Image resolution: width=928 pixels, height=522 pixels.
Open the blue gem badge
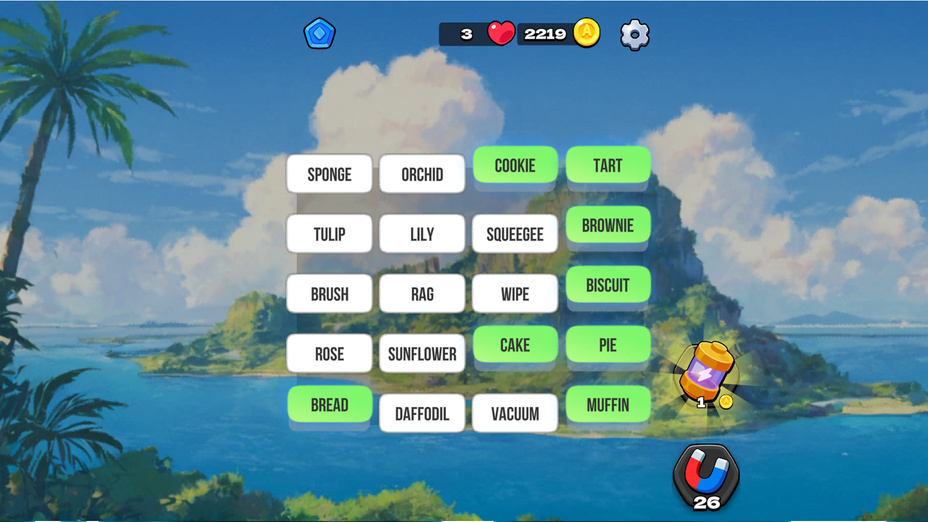coord(319,34)
